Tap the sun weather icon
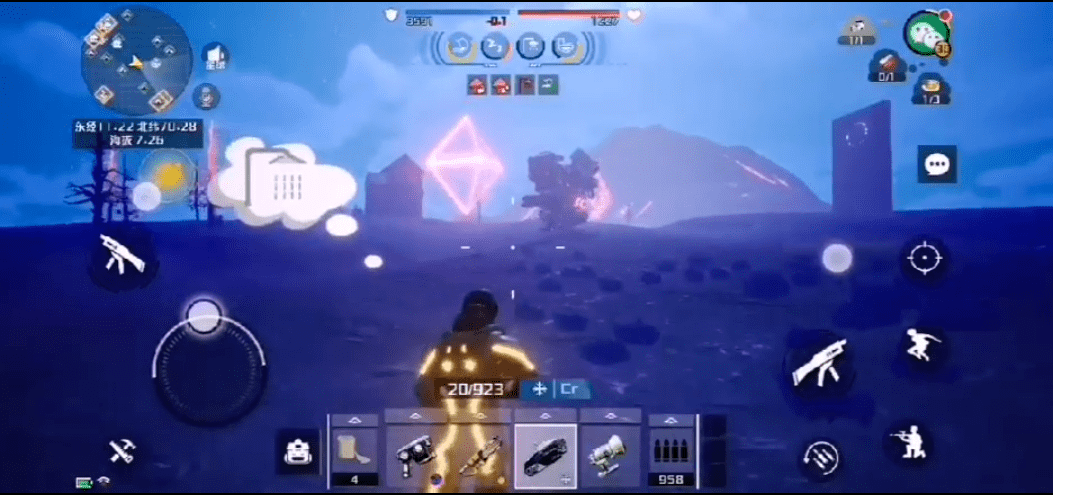 (x=169, y=175)
